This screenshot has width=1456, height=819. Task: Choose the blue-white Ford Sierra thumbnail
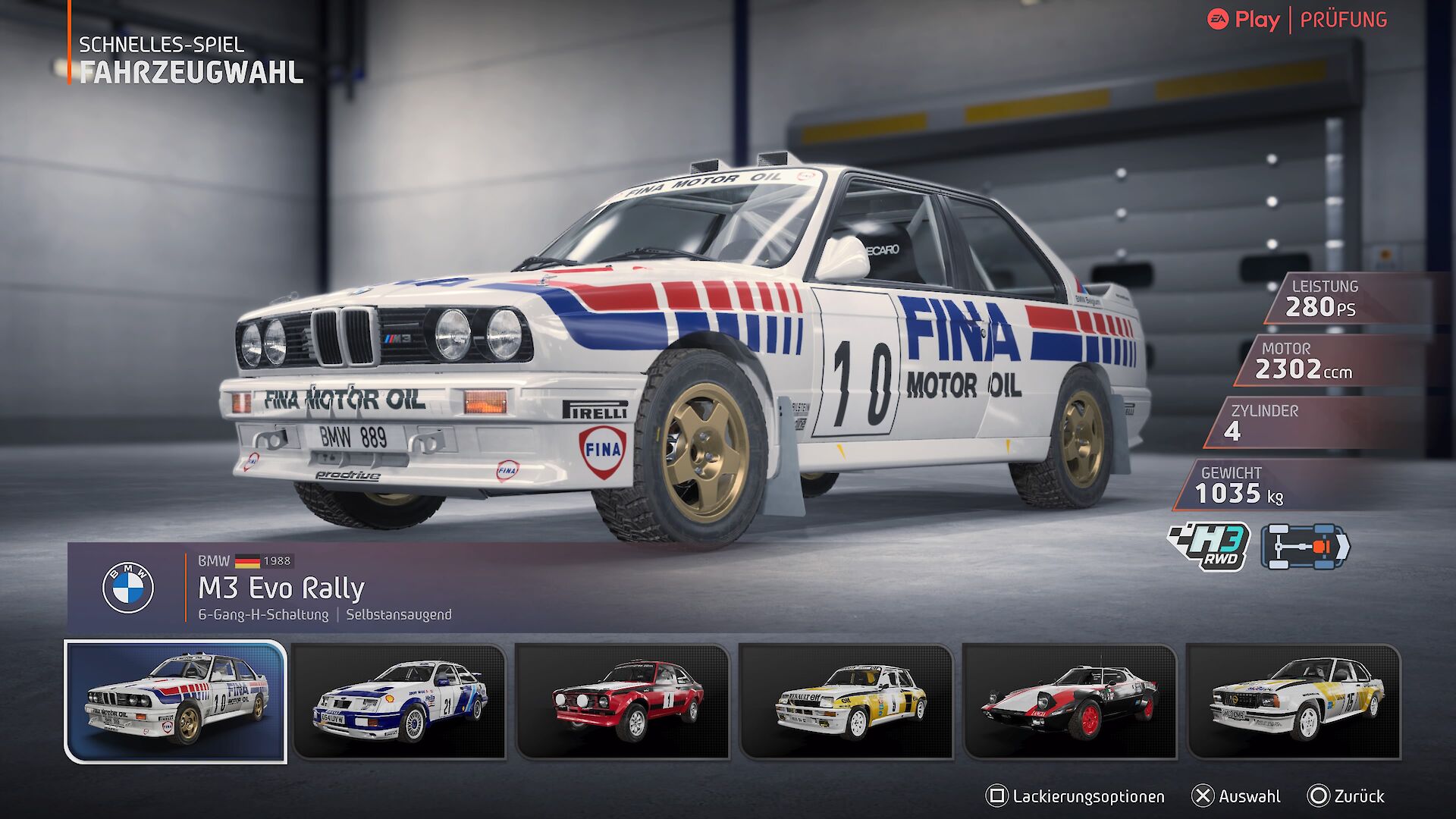(x=399, y=701)
